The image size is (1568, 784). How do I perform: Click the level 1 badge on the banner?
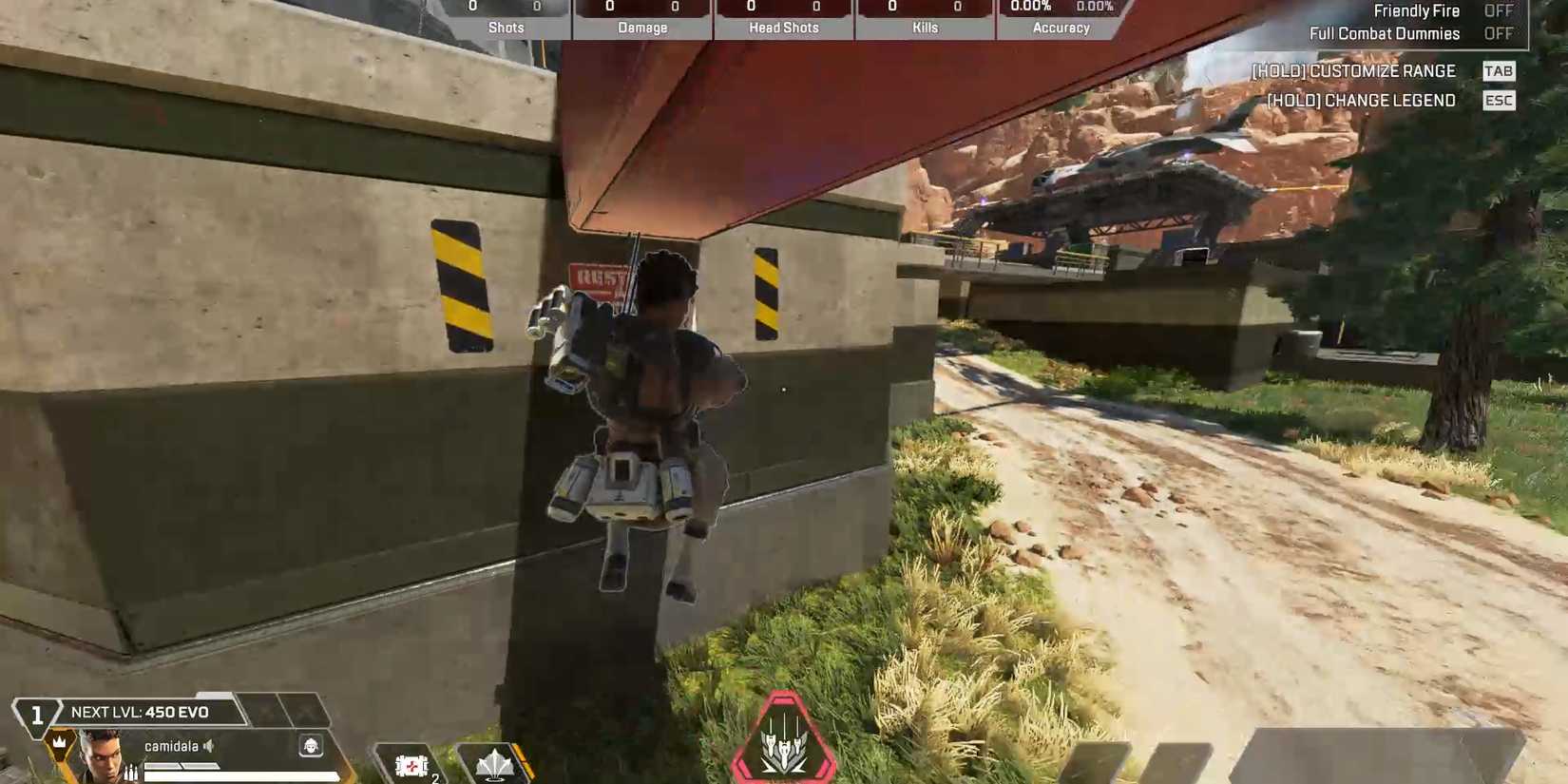[x=38, y=711]
